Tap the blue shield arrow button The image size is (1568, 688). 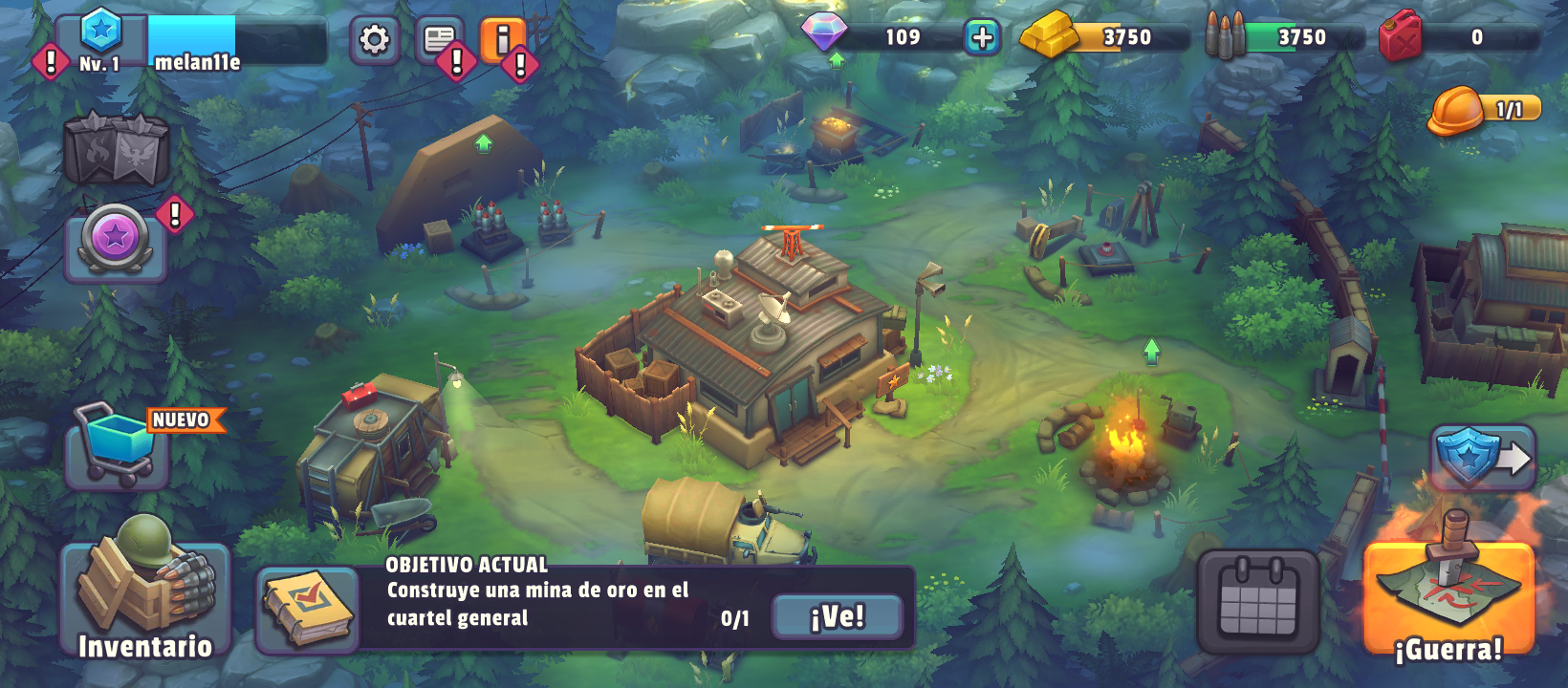click(x=1483, y=457)
